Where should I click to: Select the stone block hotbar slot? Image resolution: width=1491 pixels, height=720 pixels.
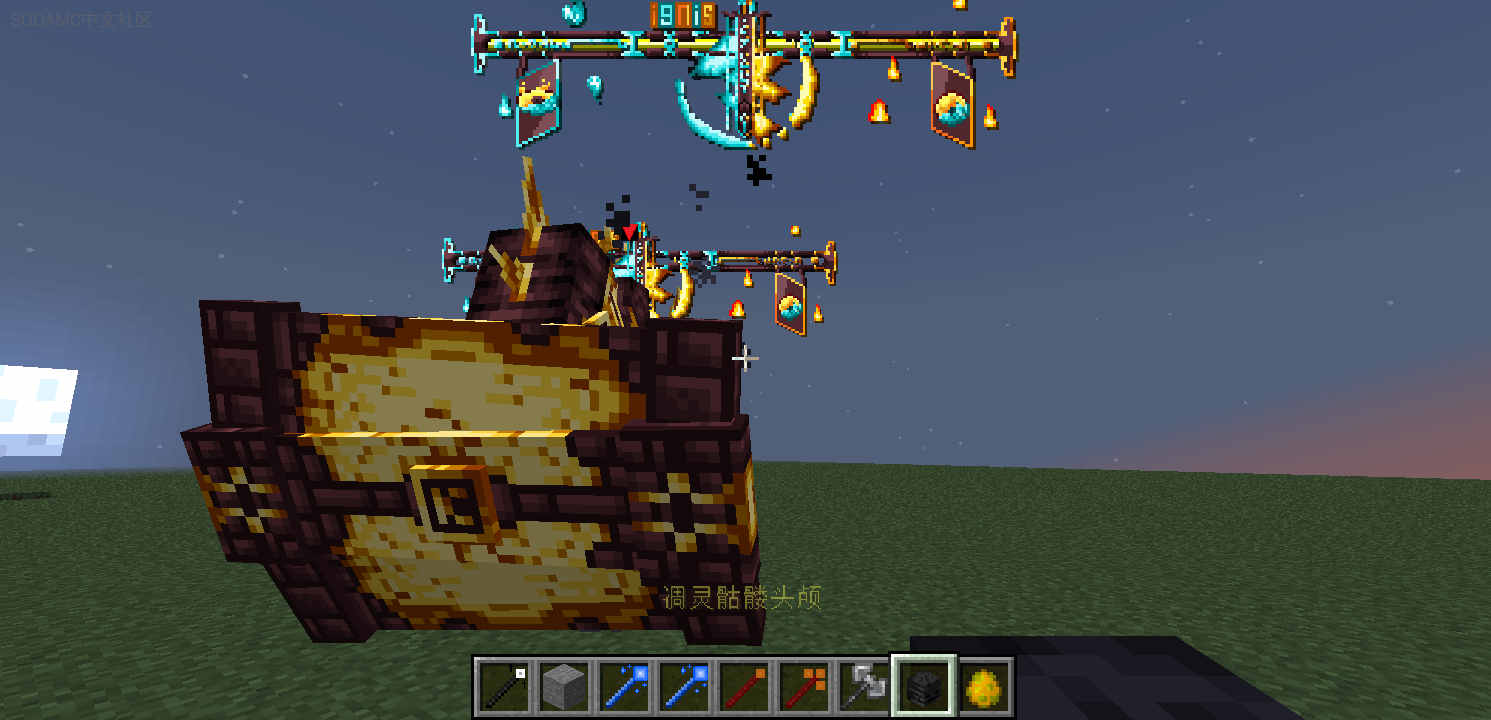coord(564,687)
